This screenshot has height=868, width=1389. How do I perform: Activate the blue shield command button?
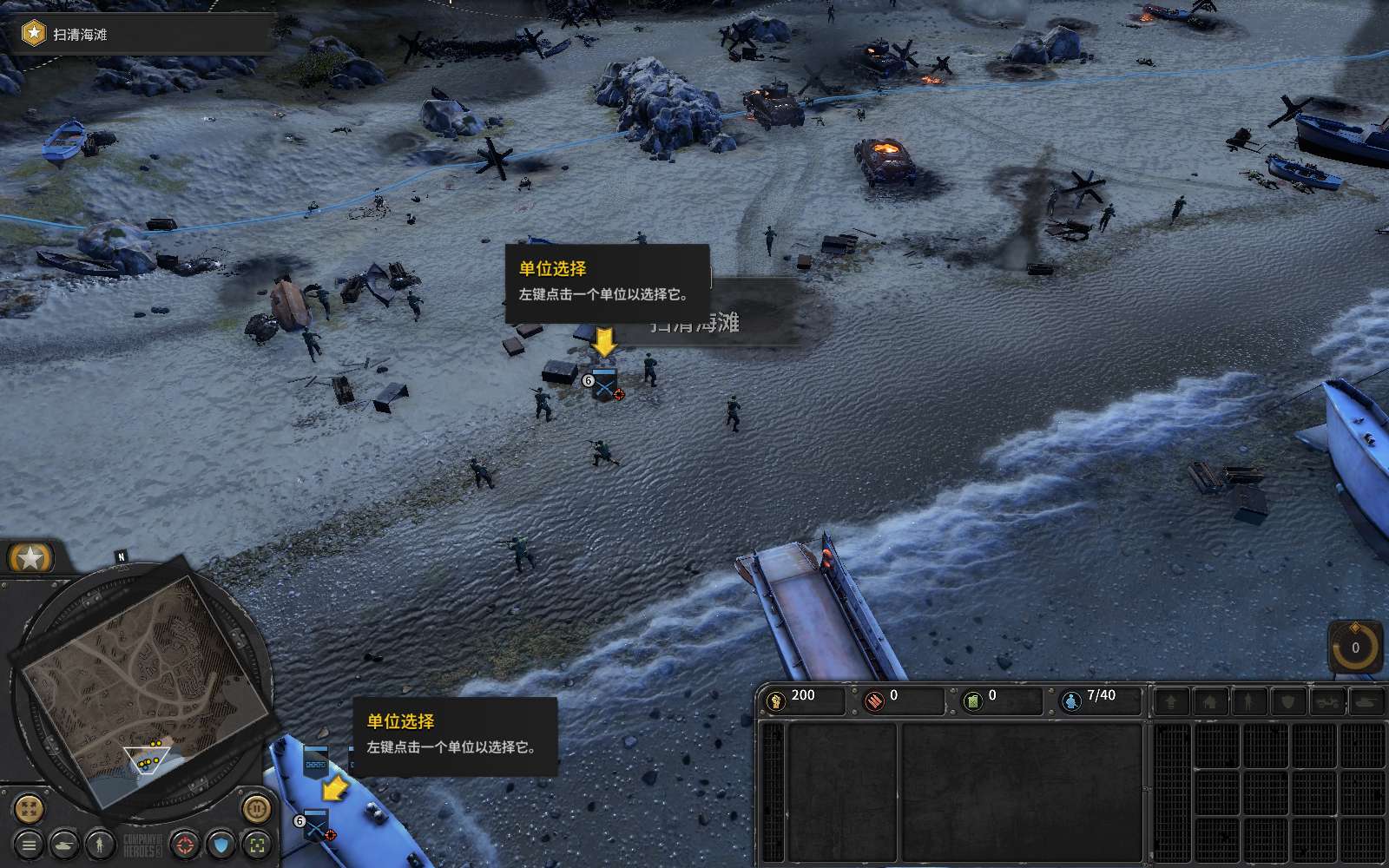221,844
